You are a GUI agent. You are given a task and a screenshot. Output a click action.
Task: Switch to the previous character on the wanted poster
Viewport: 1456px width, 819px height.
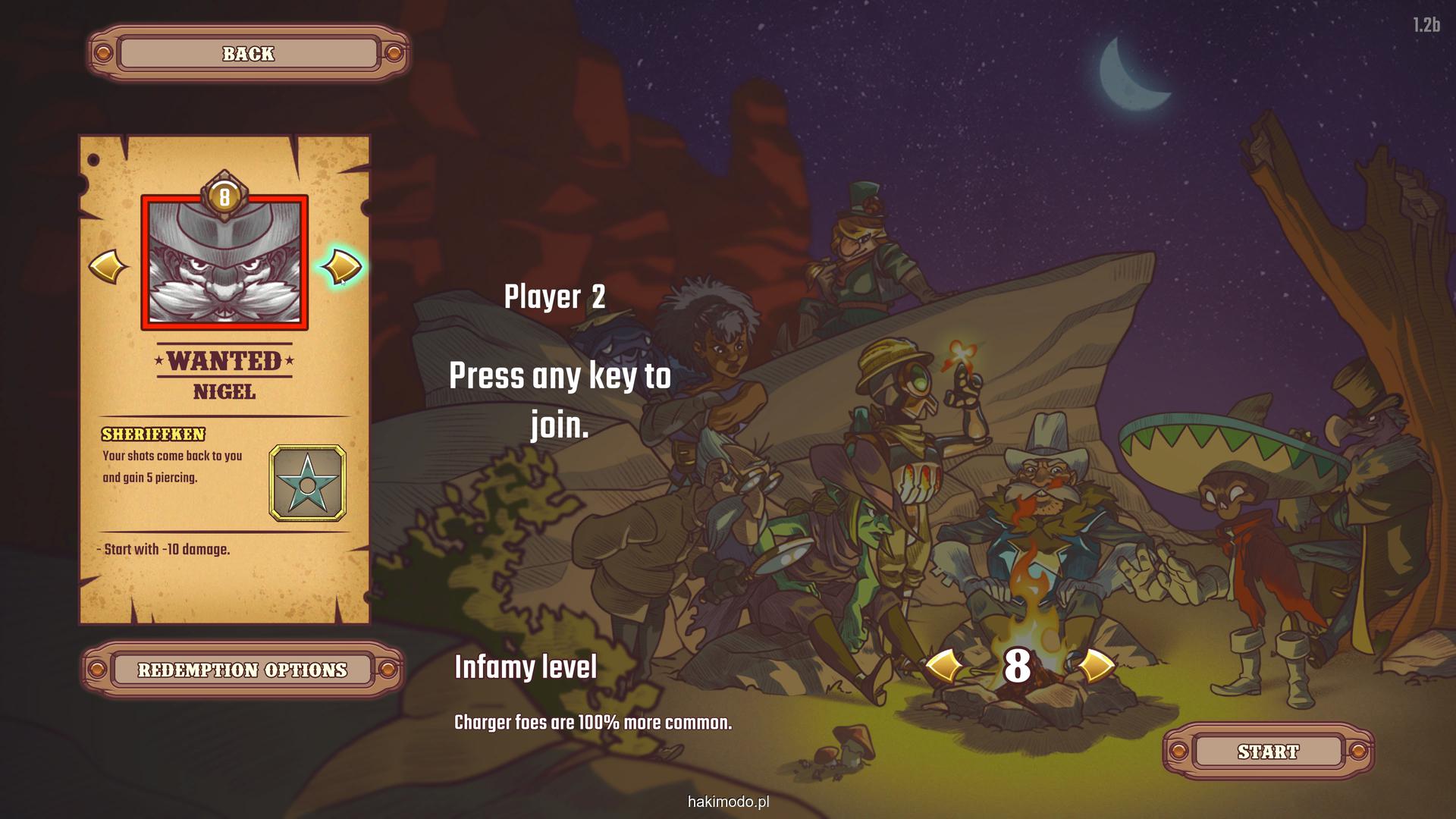point(108,267)
